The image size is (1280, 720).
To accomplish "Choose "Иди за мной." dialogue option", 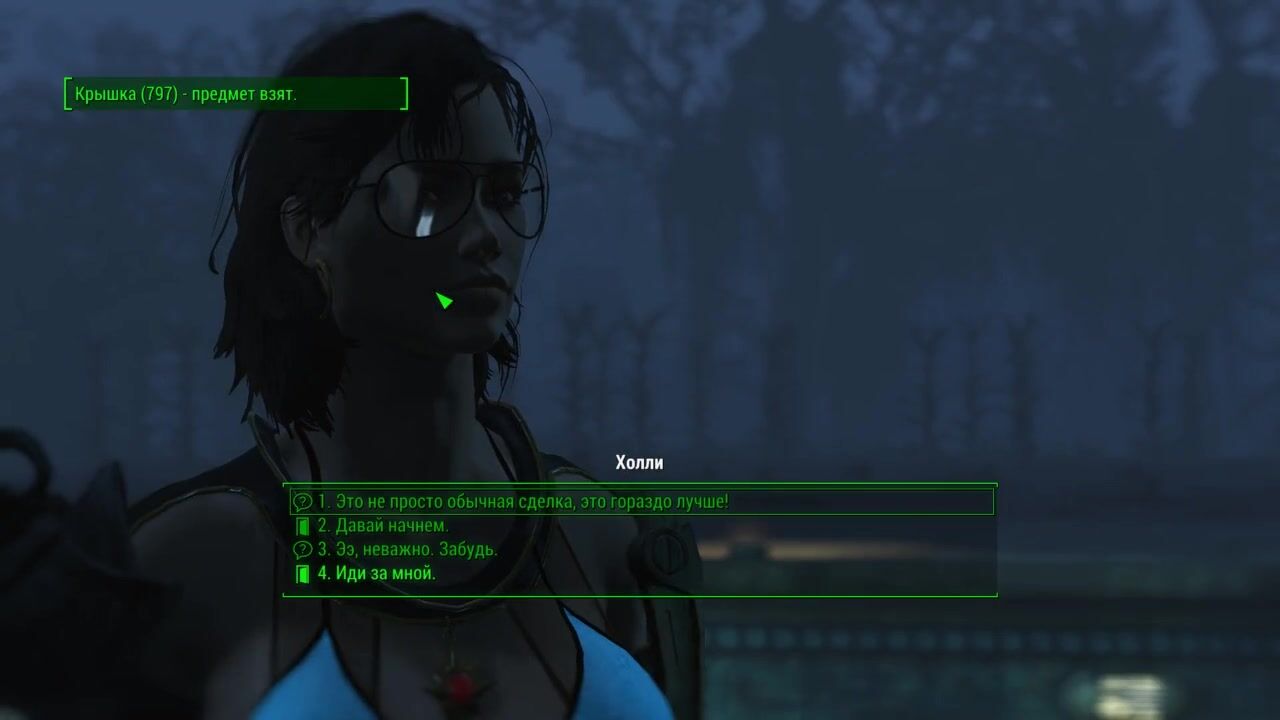I will click(x=377, y=573).
